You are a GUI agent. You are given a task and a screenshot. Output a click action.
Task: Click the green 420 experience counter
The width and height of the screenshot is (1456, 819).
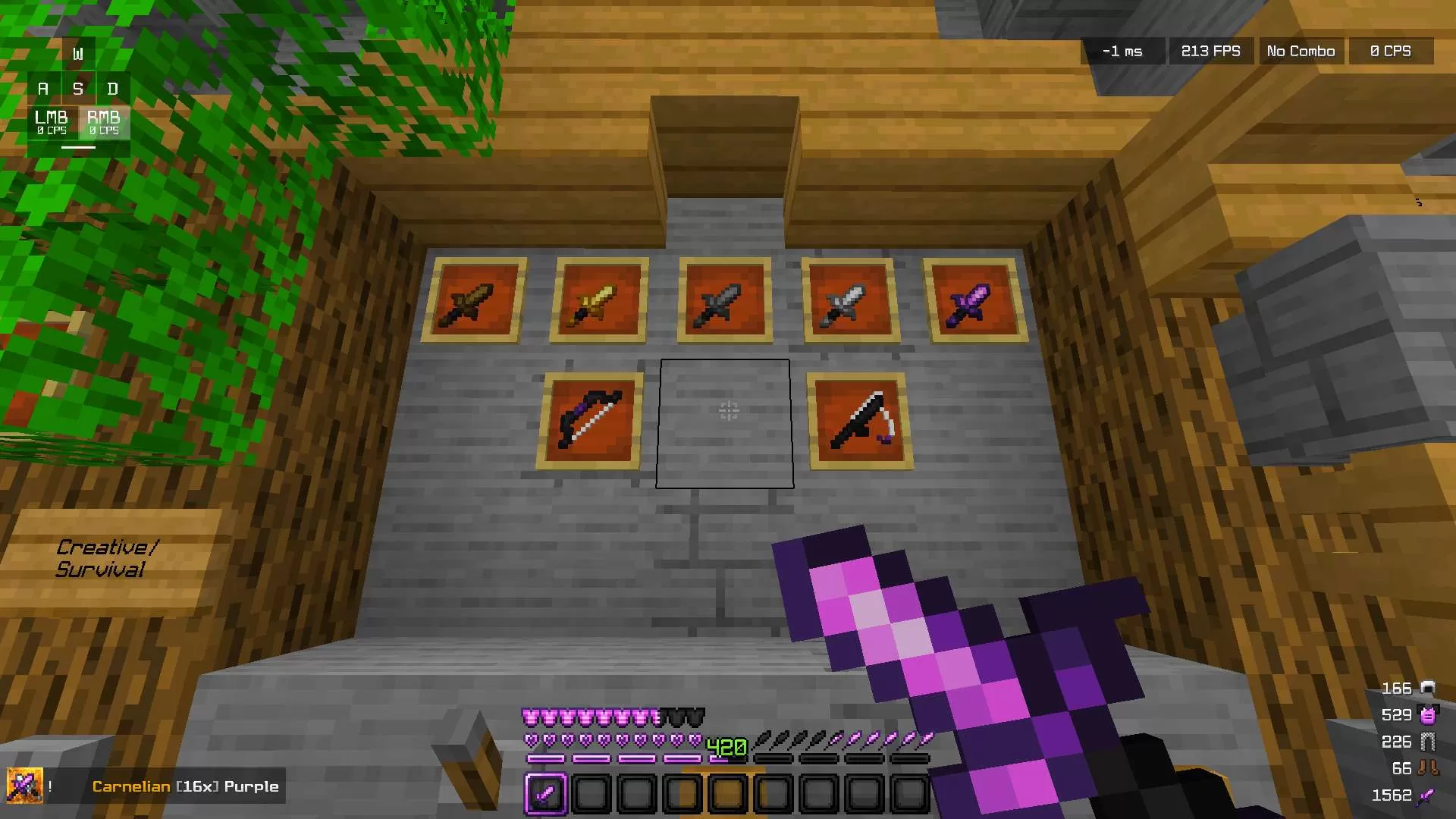[726, 746]
